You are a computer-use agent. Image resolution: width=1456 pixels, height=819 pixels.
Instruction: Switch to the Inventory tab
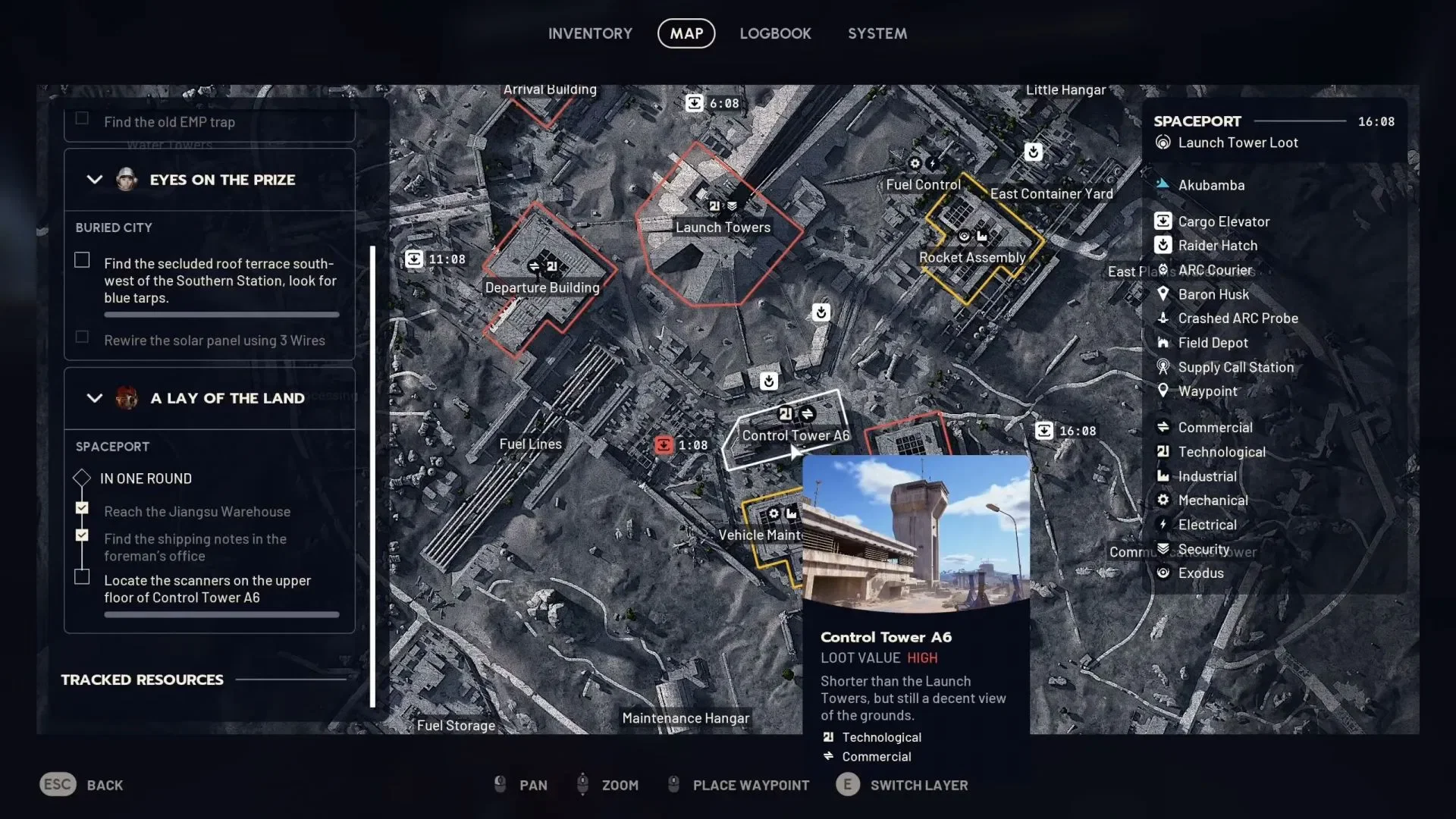pyautogui.click(x=591, y=33)
